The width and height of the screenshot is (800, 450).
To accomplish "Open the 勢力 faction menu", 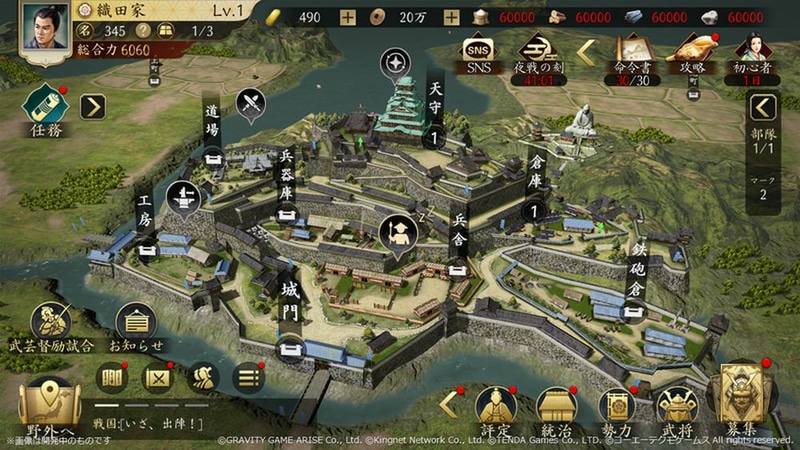I will [x=617, y=410].
